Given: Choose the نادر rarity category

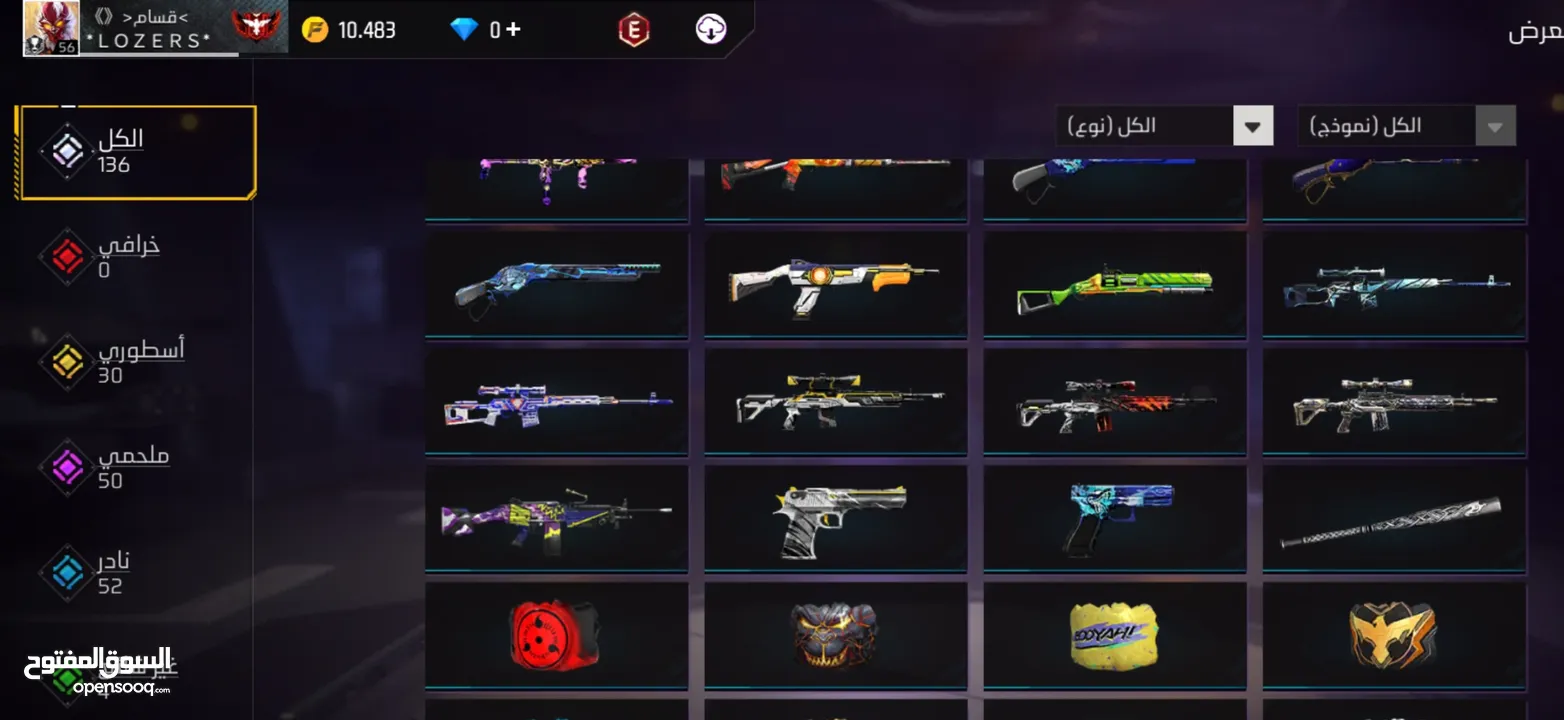Looking at the screenshot, I should point(100,572).
